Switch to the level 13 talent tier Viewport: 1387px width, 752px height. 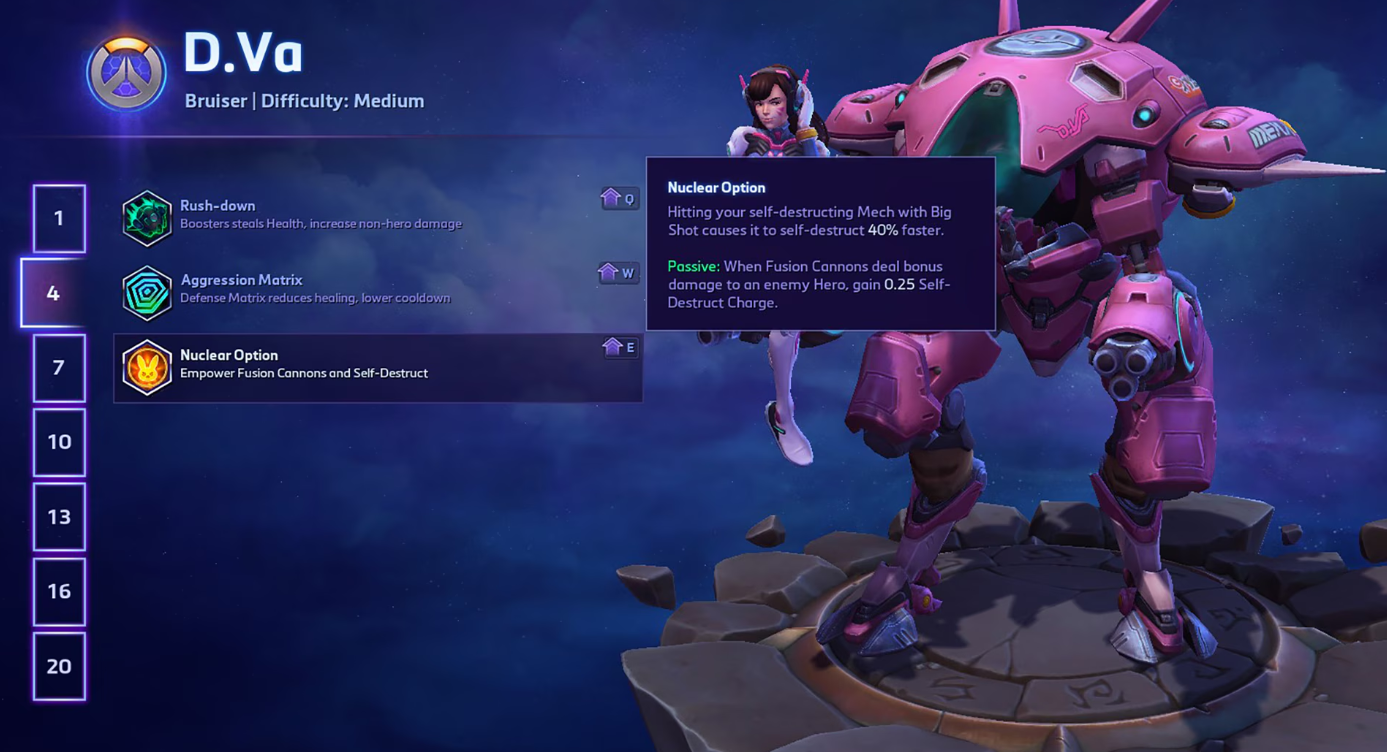59,517
